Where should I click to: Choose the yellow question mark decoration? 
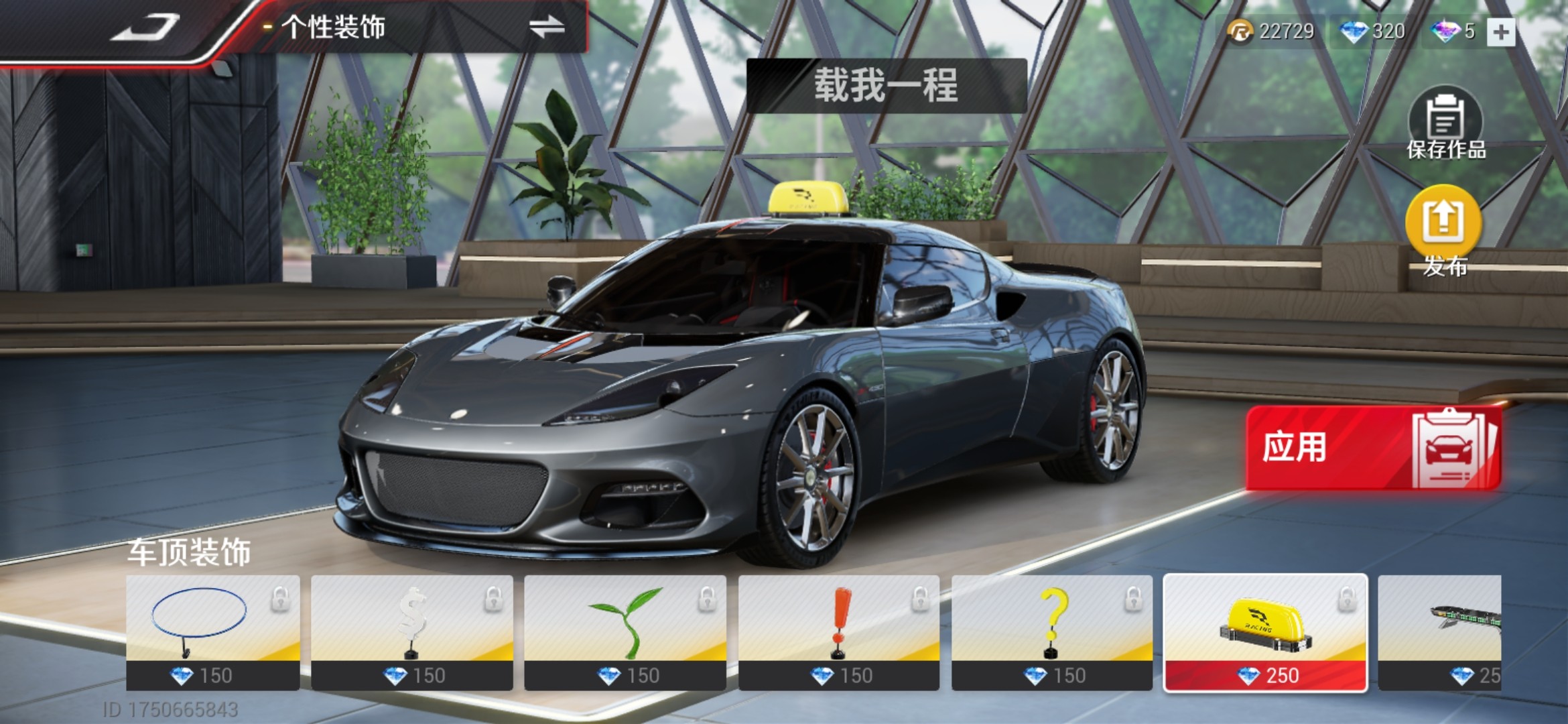(1051, 632)
